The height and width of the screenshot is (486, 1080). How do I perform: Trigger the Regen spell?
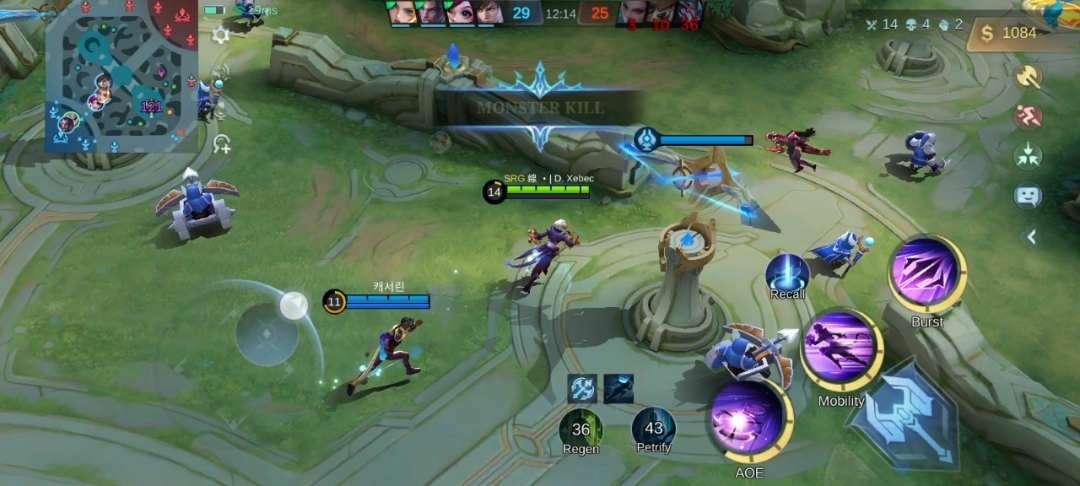tap(581, 429)
